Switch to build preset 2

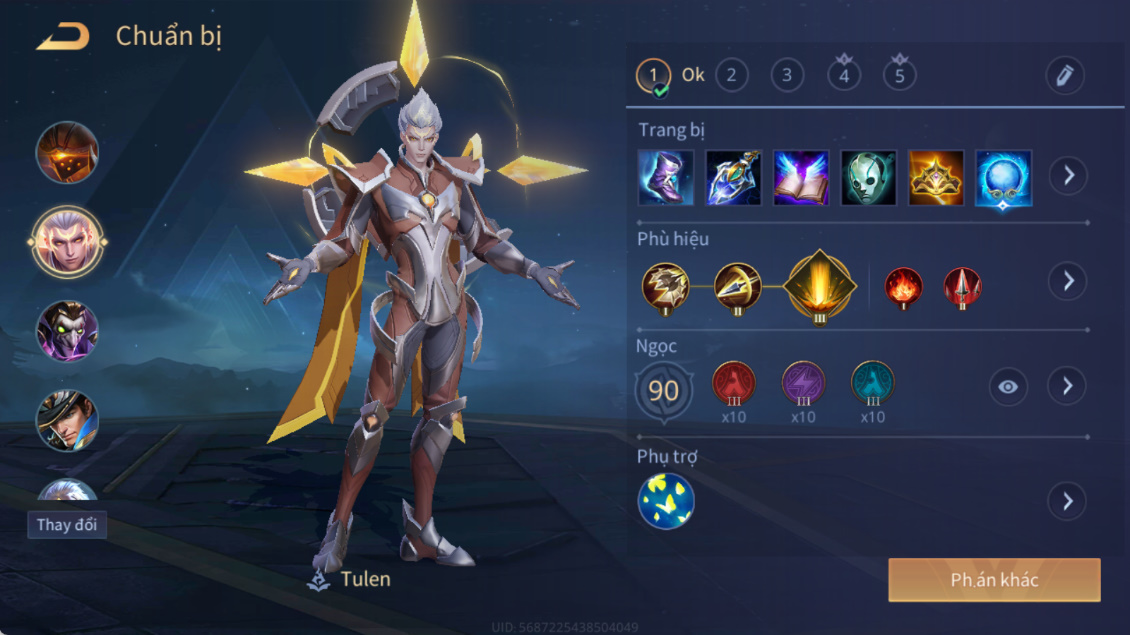tap(732, 75)
